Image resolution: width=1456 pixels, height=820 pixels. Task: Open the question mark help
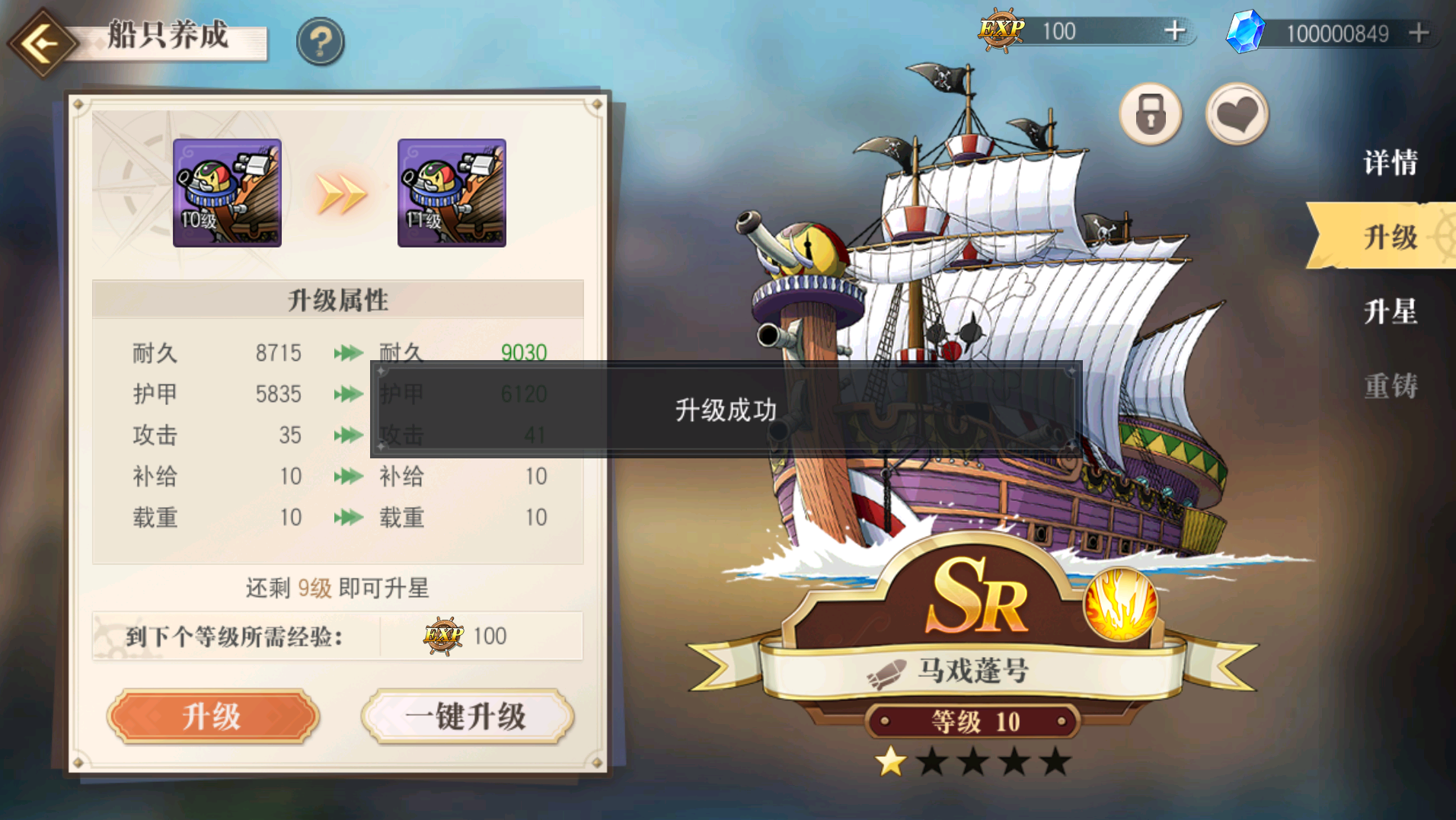(x=321, y=41)
